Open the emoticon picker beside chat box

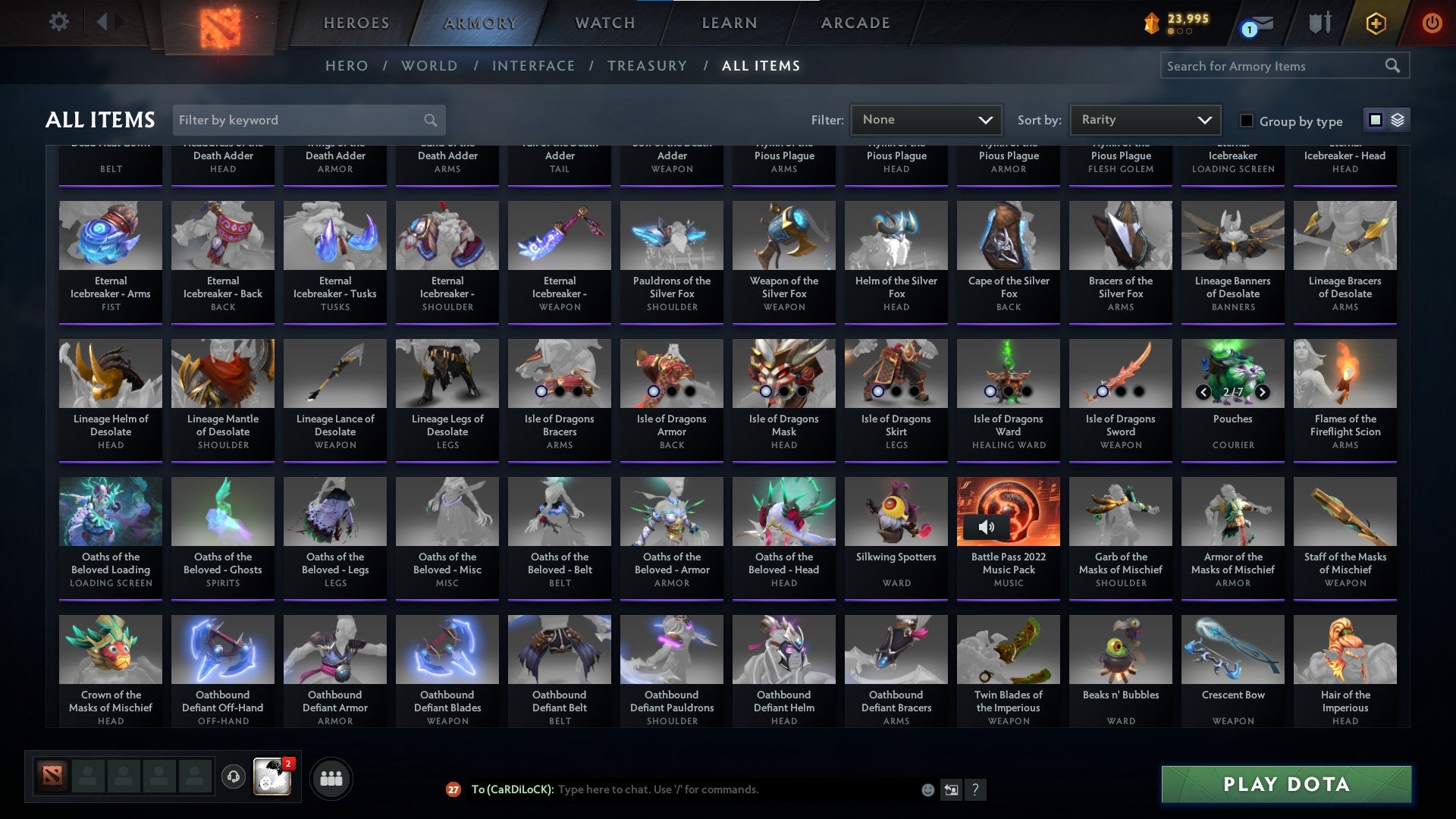click(927, 789)
